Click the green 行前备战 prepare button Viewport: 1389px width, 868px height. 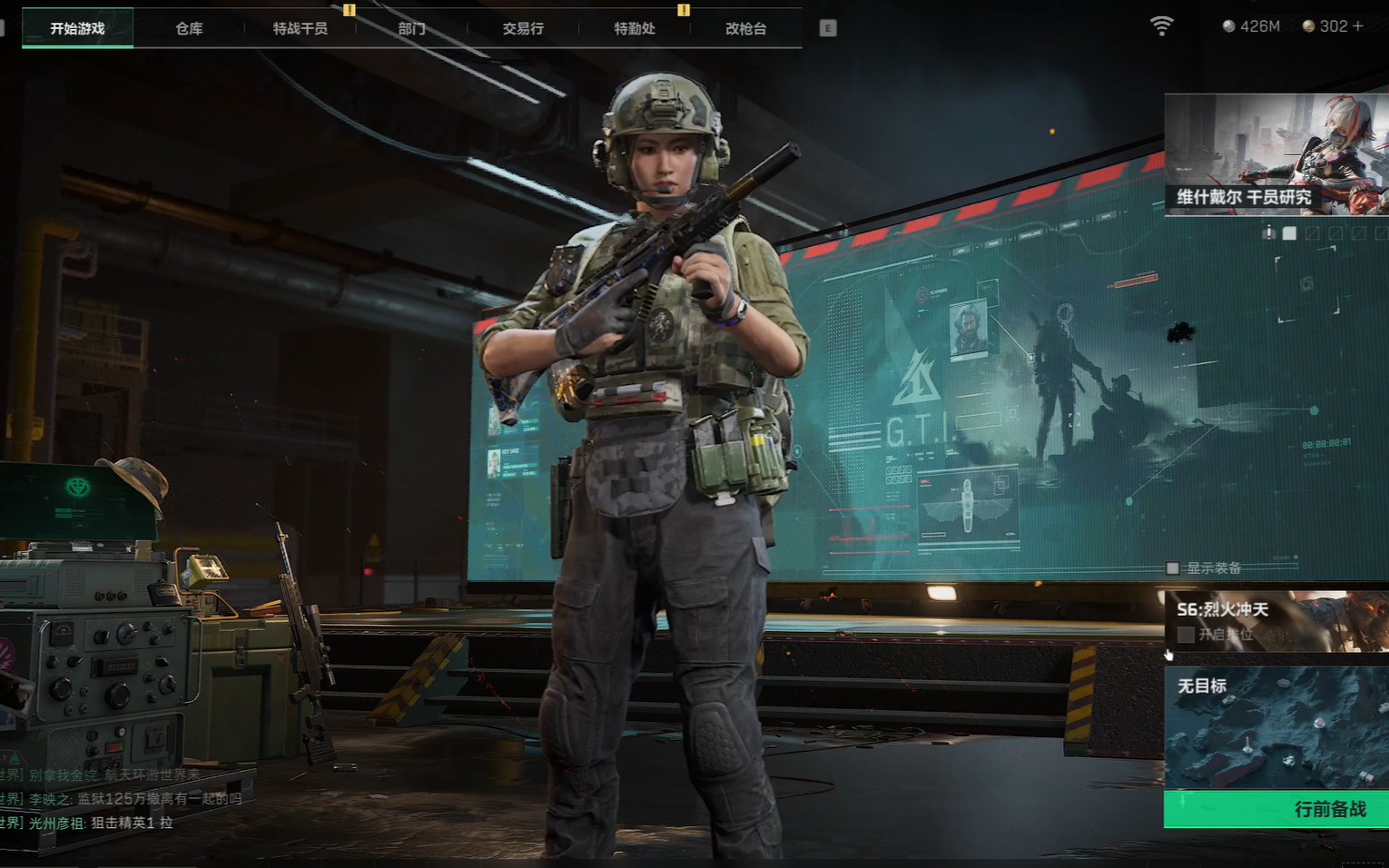point(1276,809)
